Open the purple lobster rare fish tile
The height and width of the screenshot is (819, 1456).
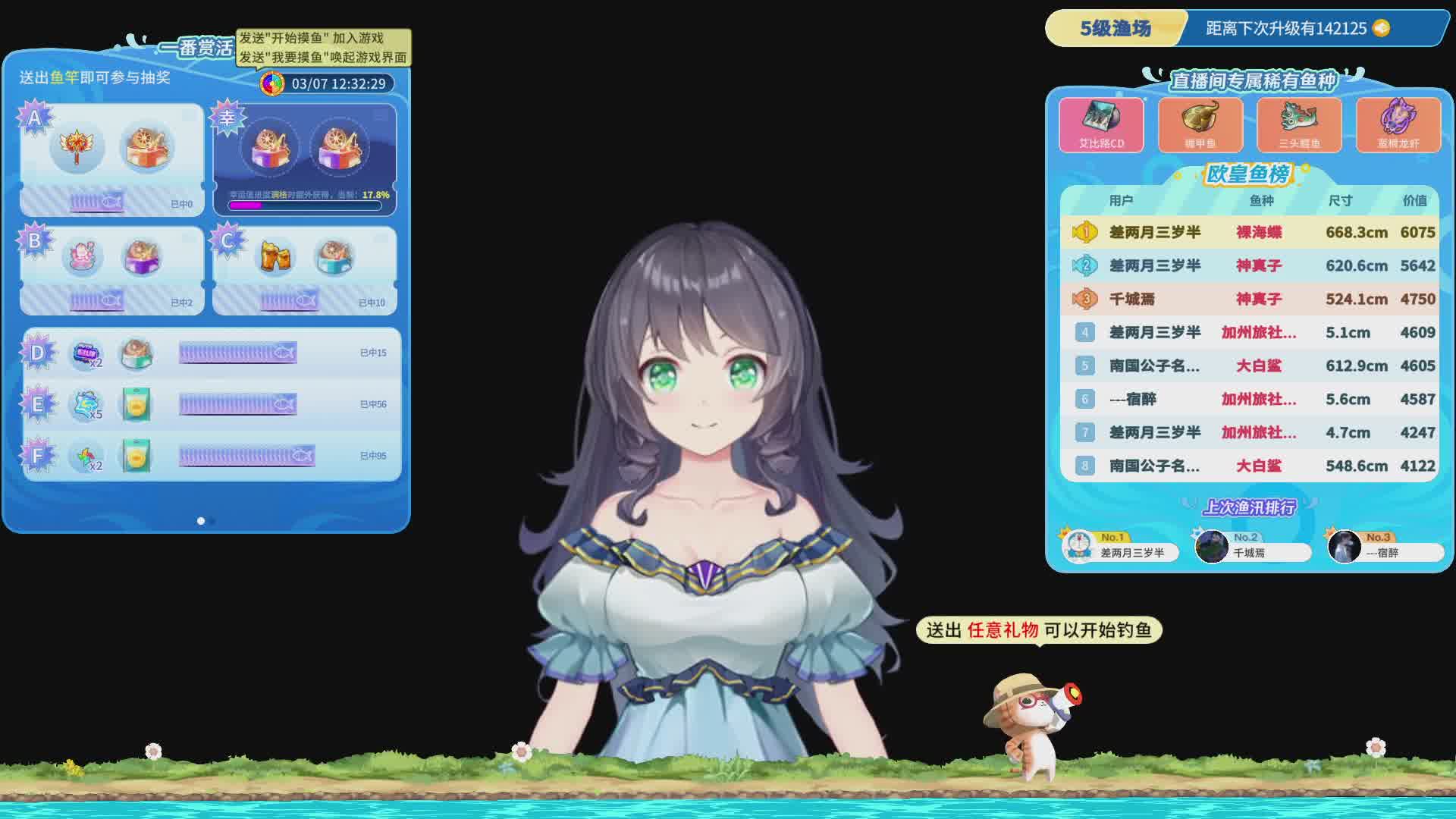[1398, 124]
